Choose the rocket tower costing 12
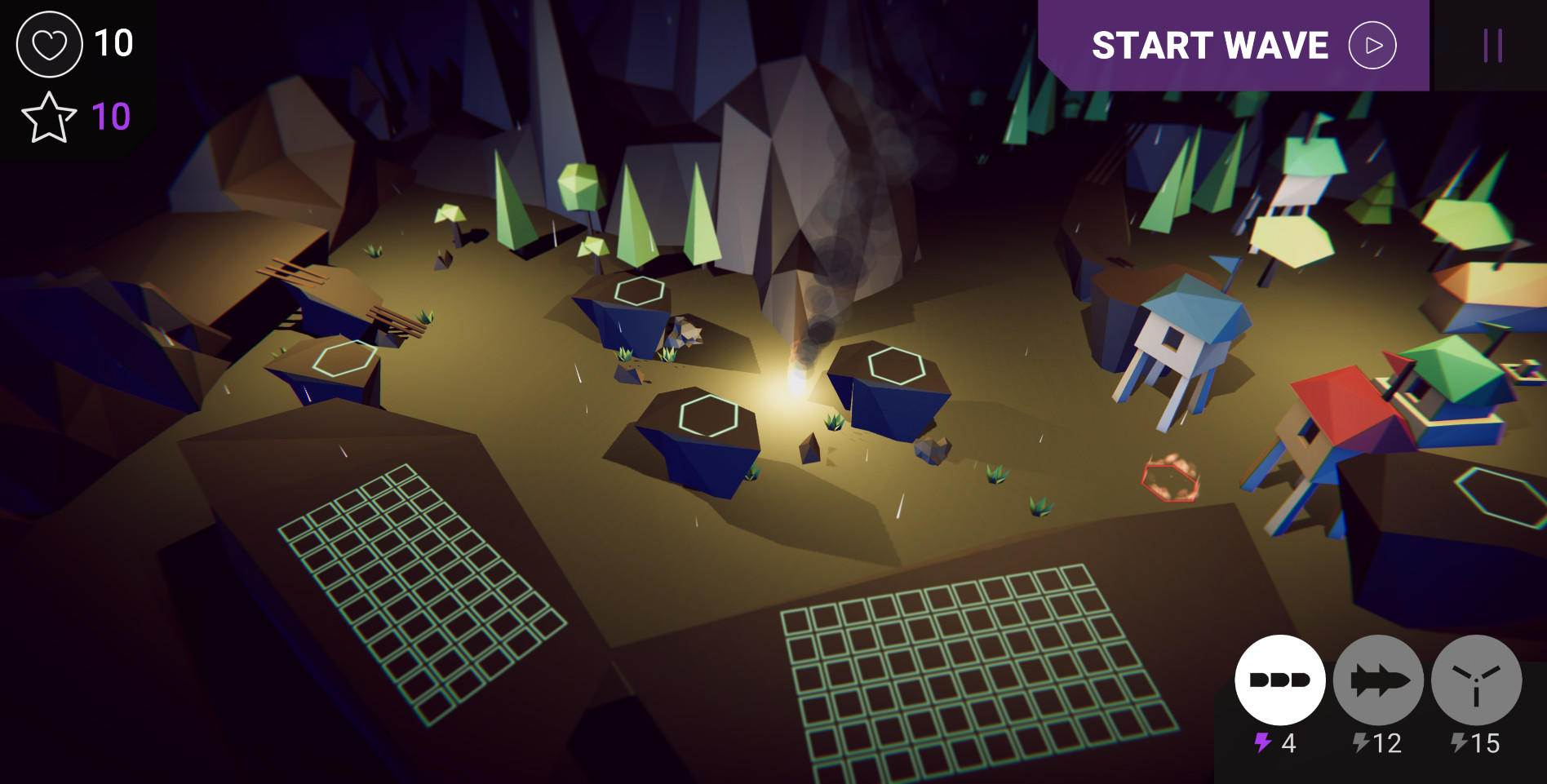1547x784 pixels. pos(1378,680)
